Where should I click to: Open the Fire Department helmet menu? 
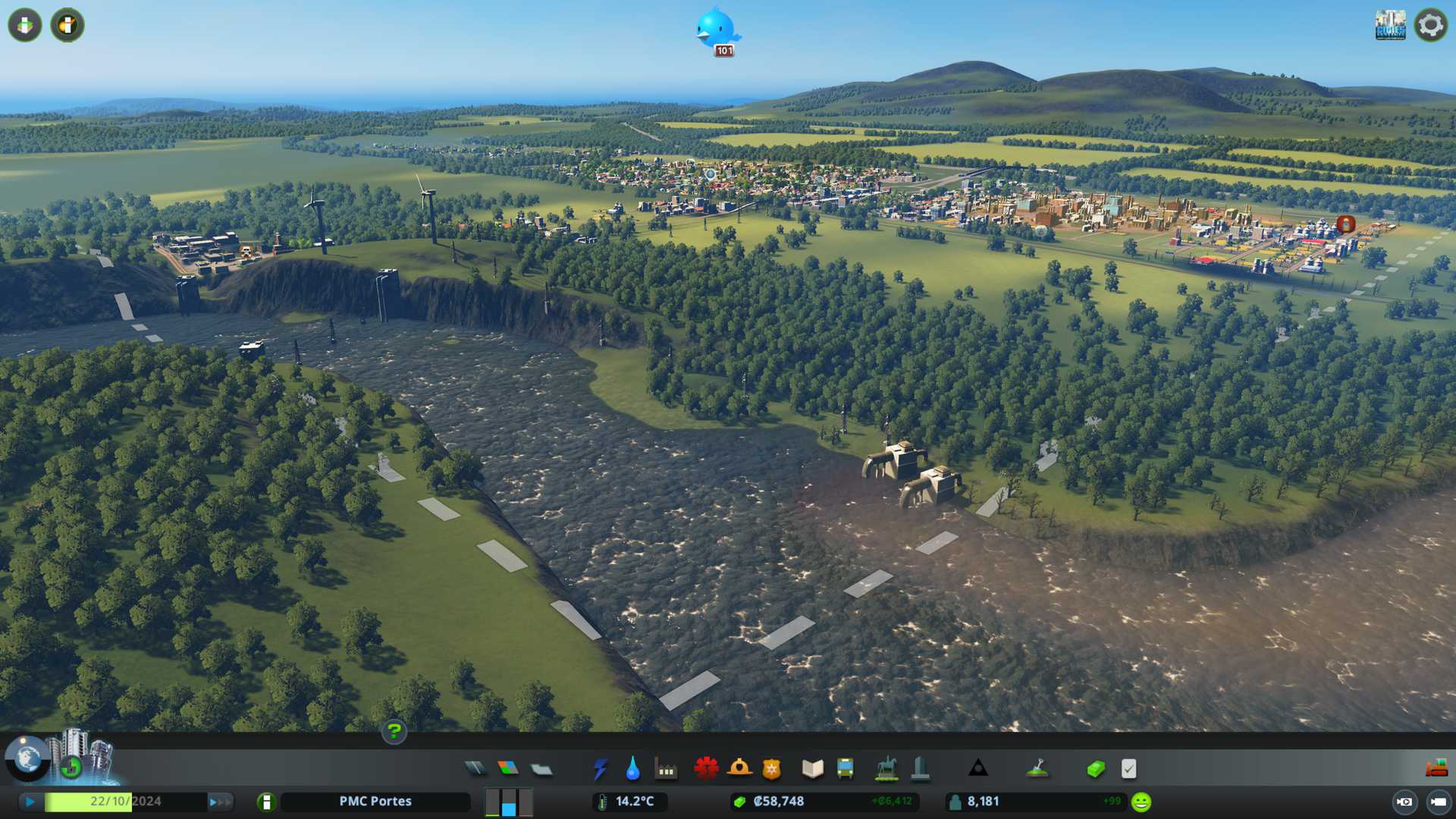click(x=739, y=769)
